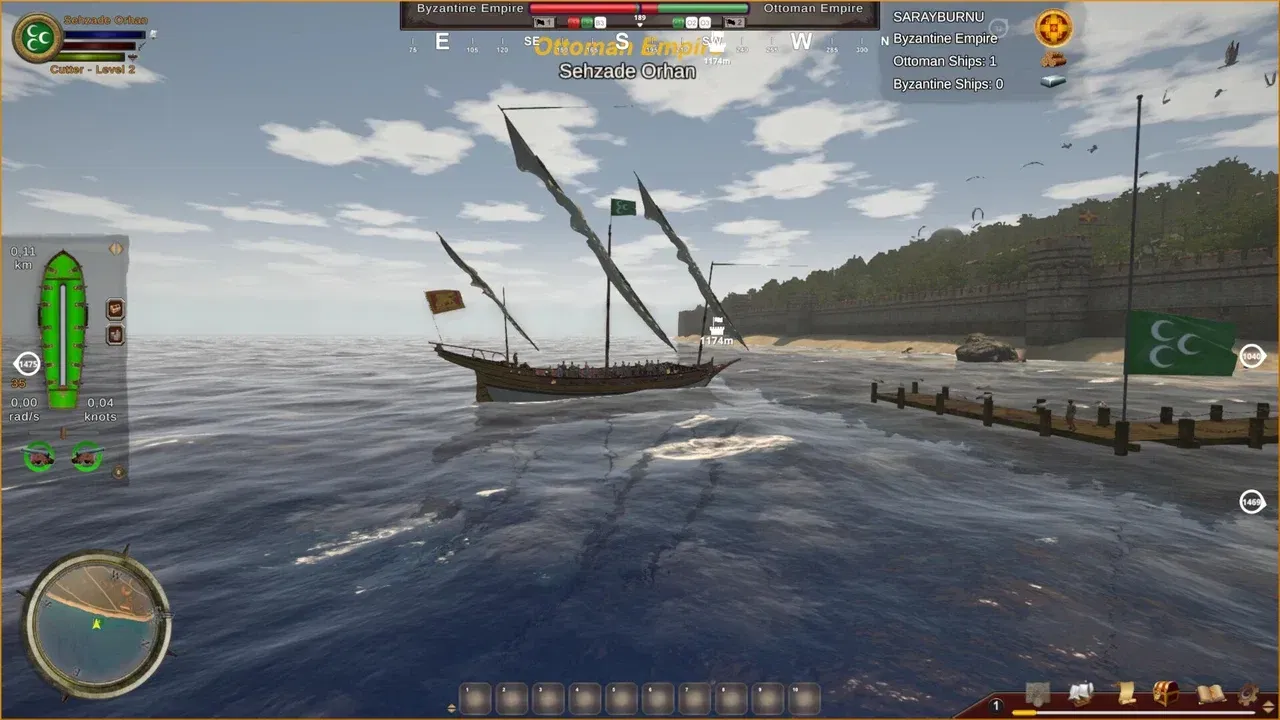Click the SARAYBURNU port name label
Viewport: 1280px width, 720px height.
(941, 16)
